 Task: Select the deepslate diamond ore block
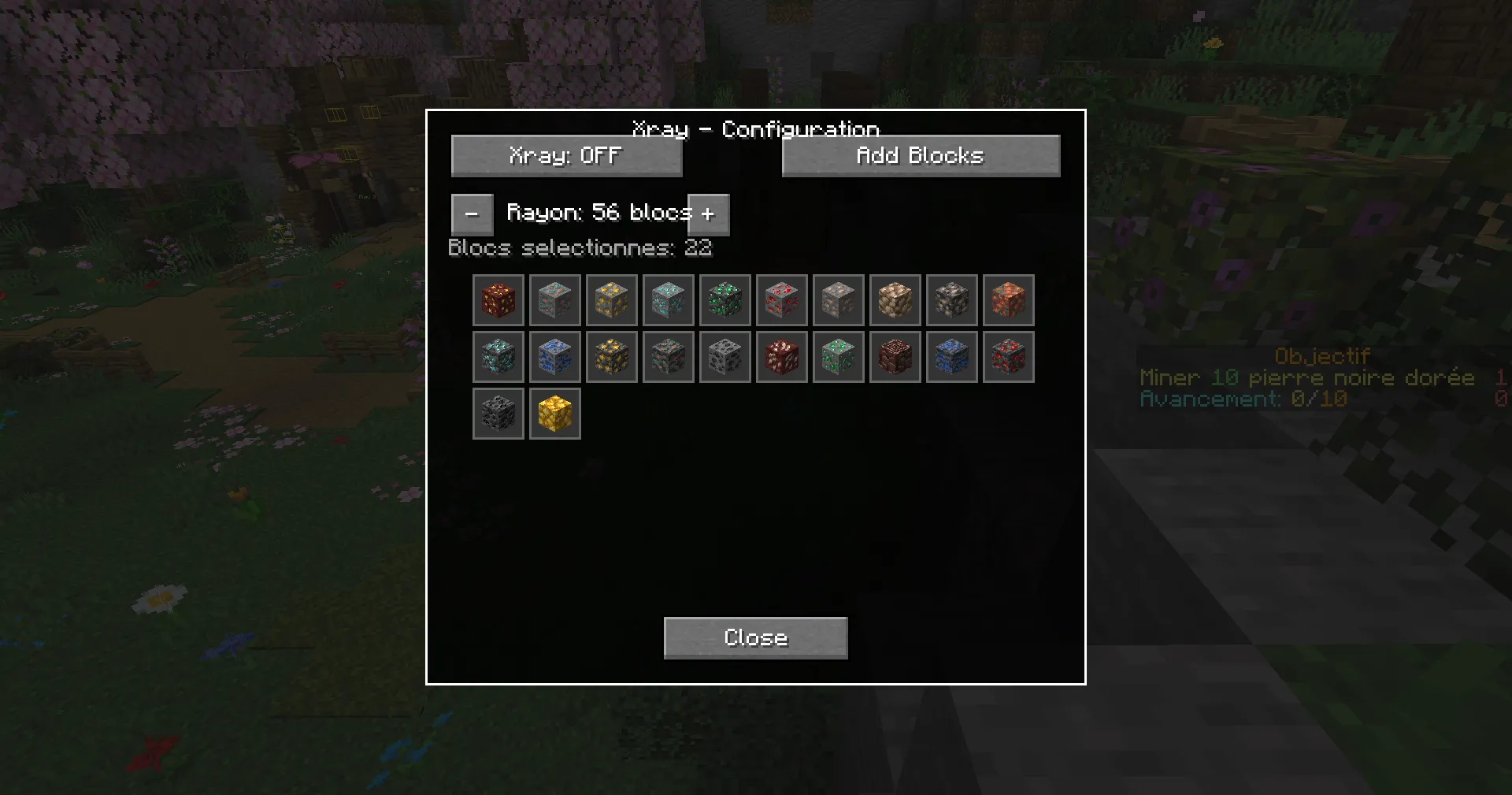click(x=498, y=356)
